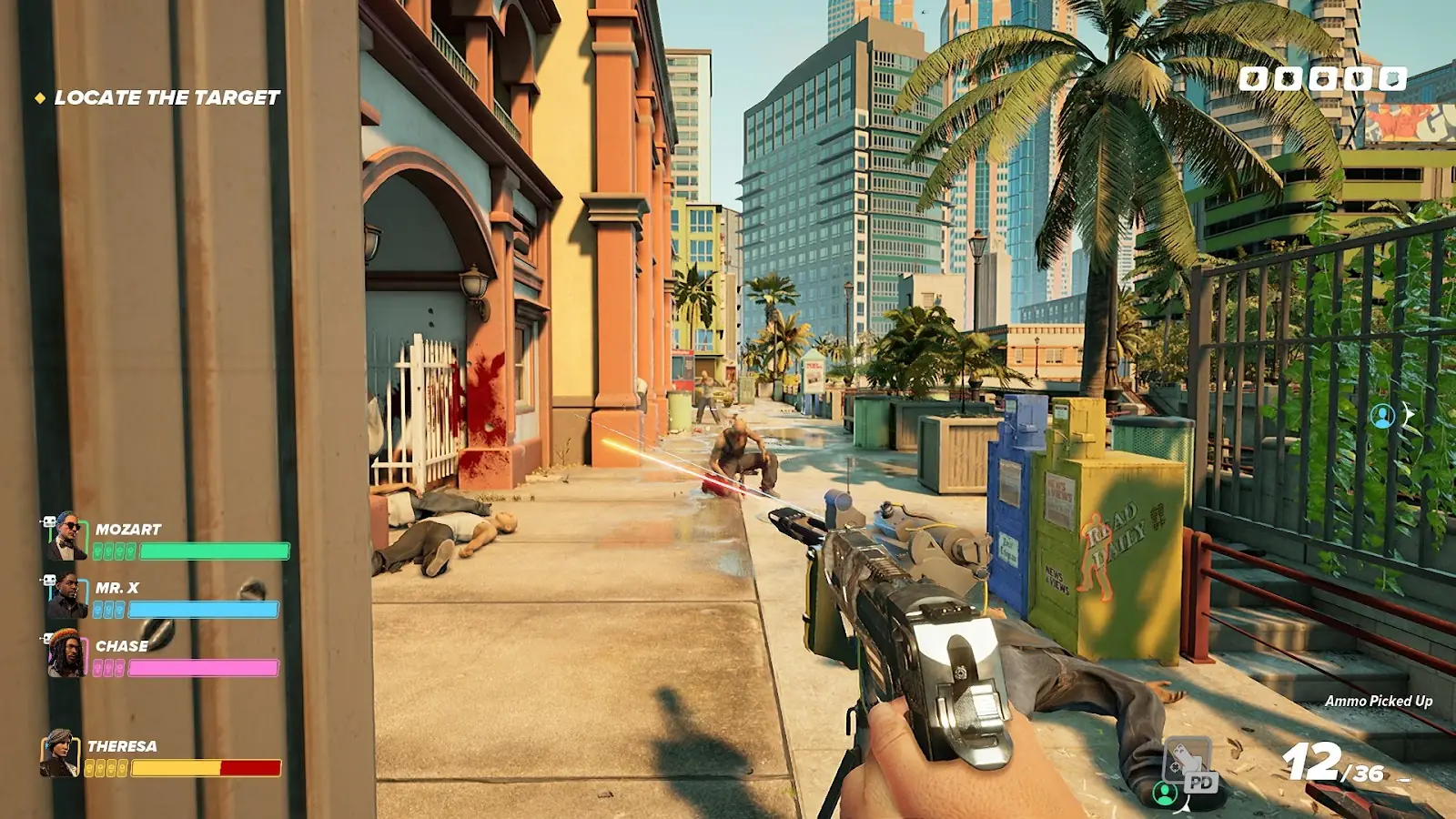Viewport: 1456px width, 819px height.
Task: Click Theresa's player portrait
Action: tap(60, 753)
